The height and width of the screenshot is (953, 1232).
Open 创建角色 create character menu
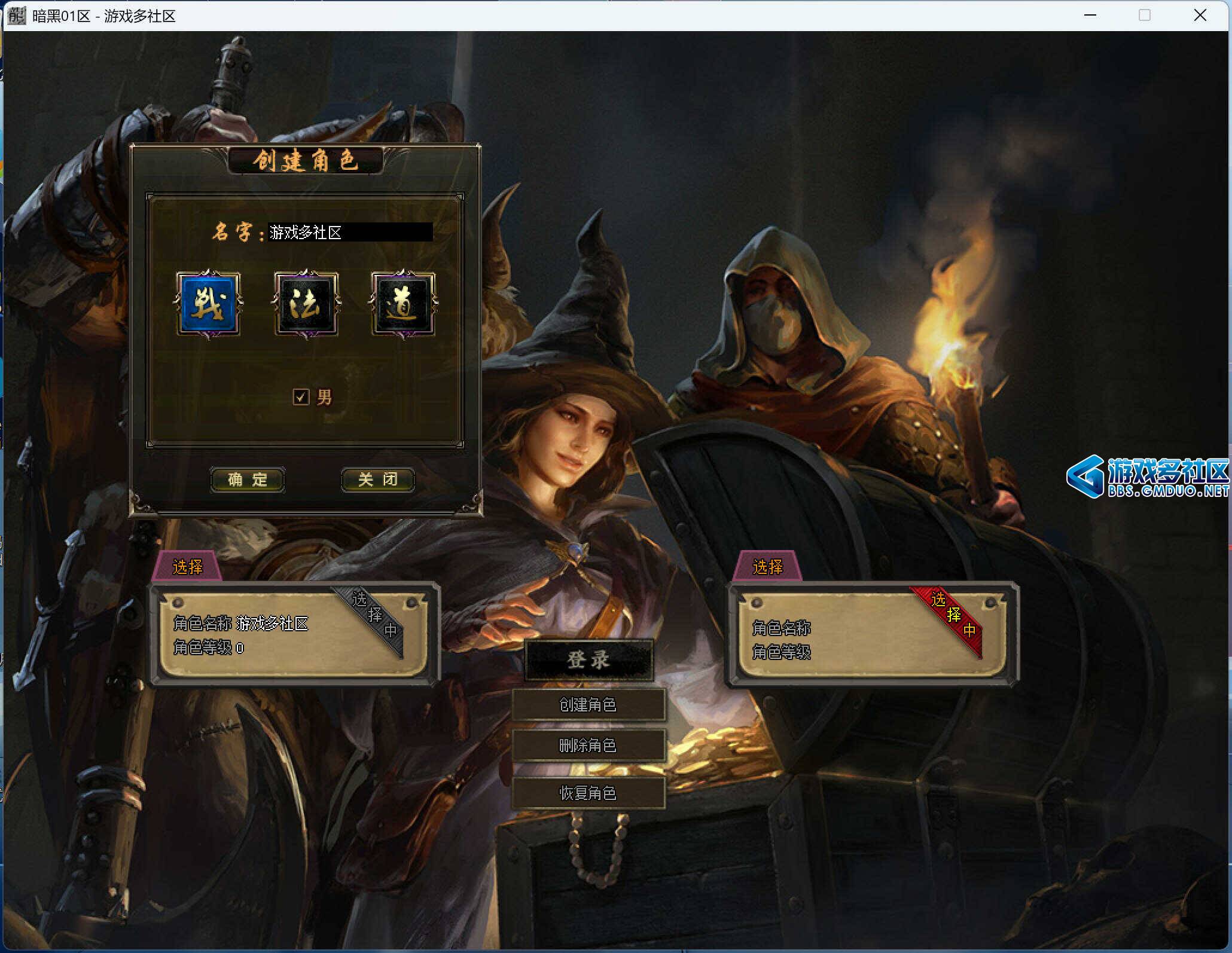[588, 705]
